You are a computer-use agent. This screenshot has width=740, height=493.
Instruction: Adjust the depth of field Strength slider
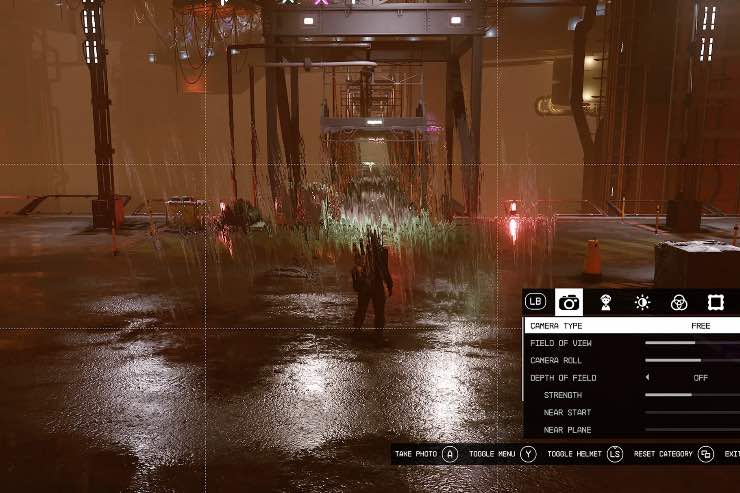tap(692, 395)
